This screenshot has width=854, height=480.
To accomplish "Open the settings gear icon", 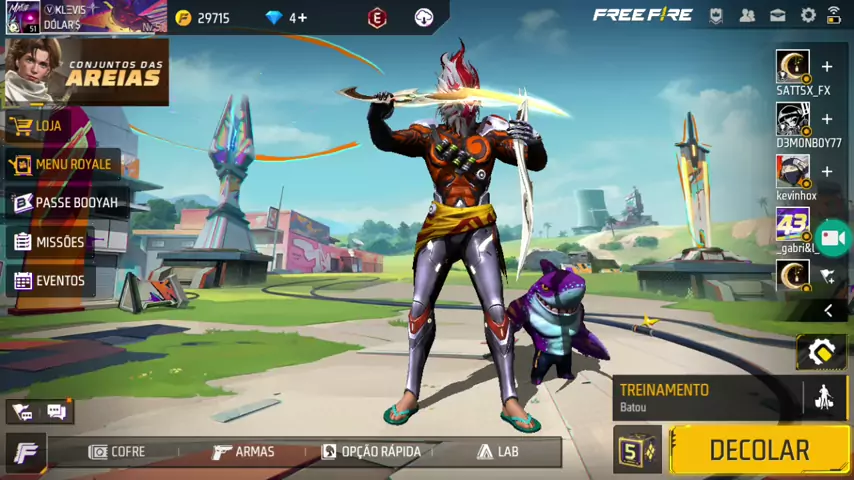I will 808,15.
